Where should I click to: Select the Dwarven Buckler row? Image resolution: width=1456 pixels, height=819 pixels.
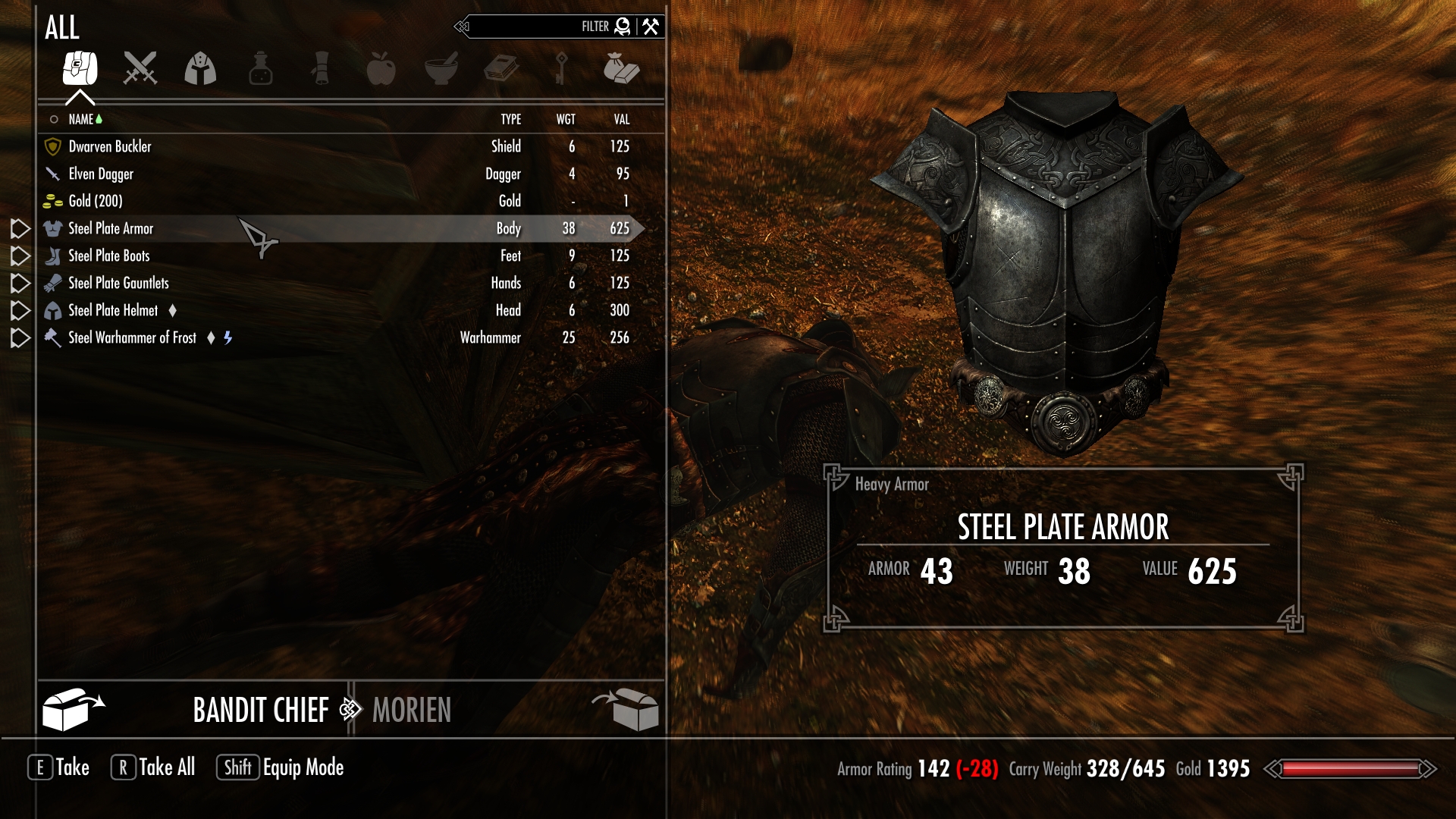(110, 146)
